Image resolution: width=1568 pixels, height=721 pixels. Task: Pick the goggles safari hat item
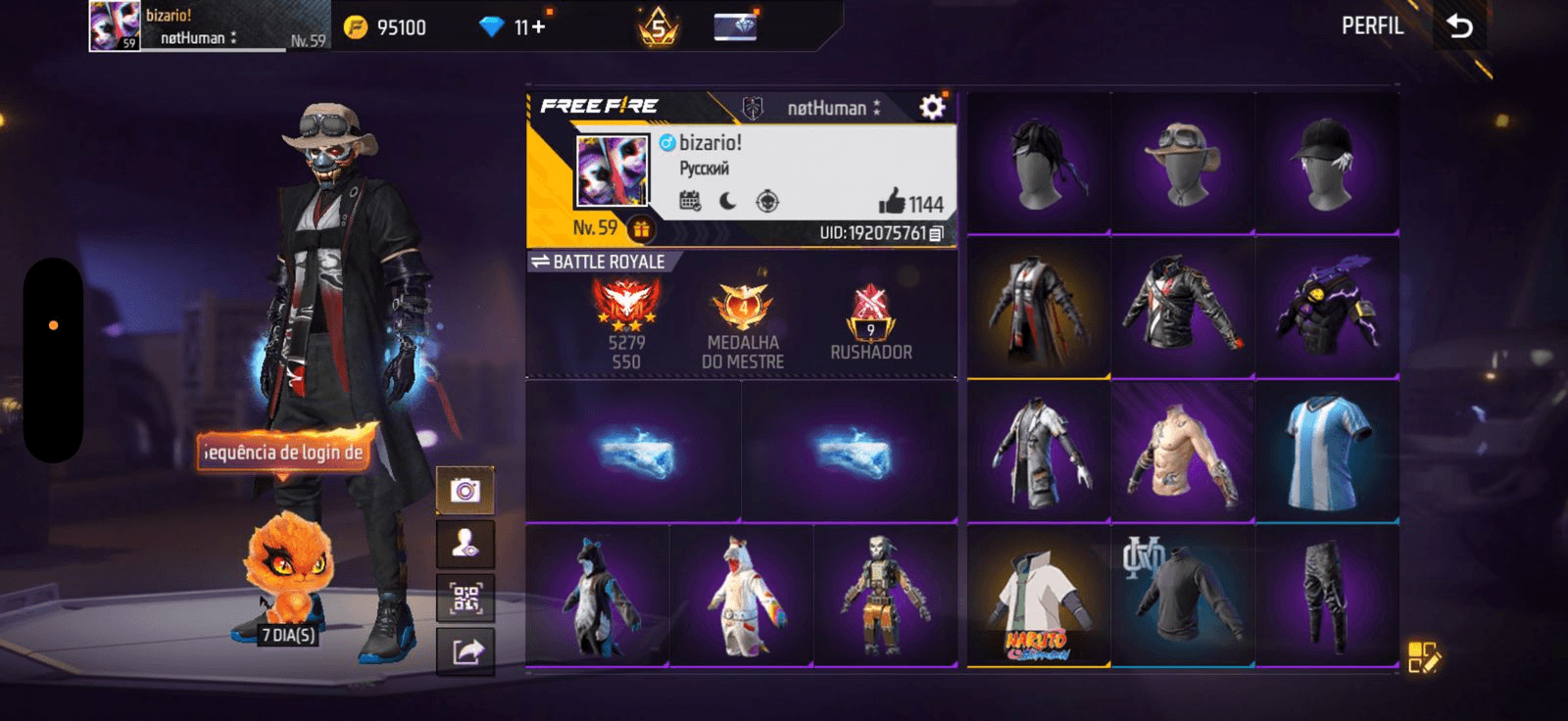1183,164
